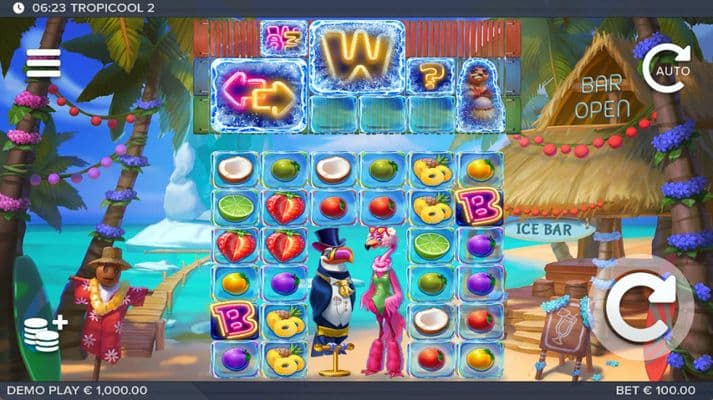Viewport: 713px width, 400px height.
Task: Open the coin stack bet settings
Action: [x=45, y=333]
